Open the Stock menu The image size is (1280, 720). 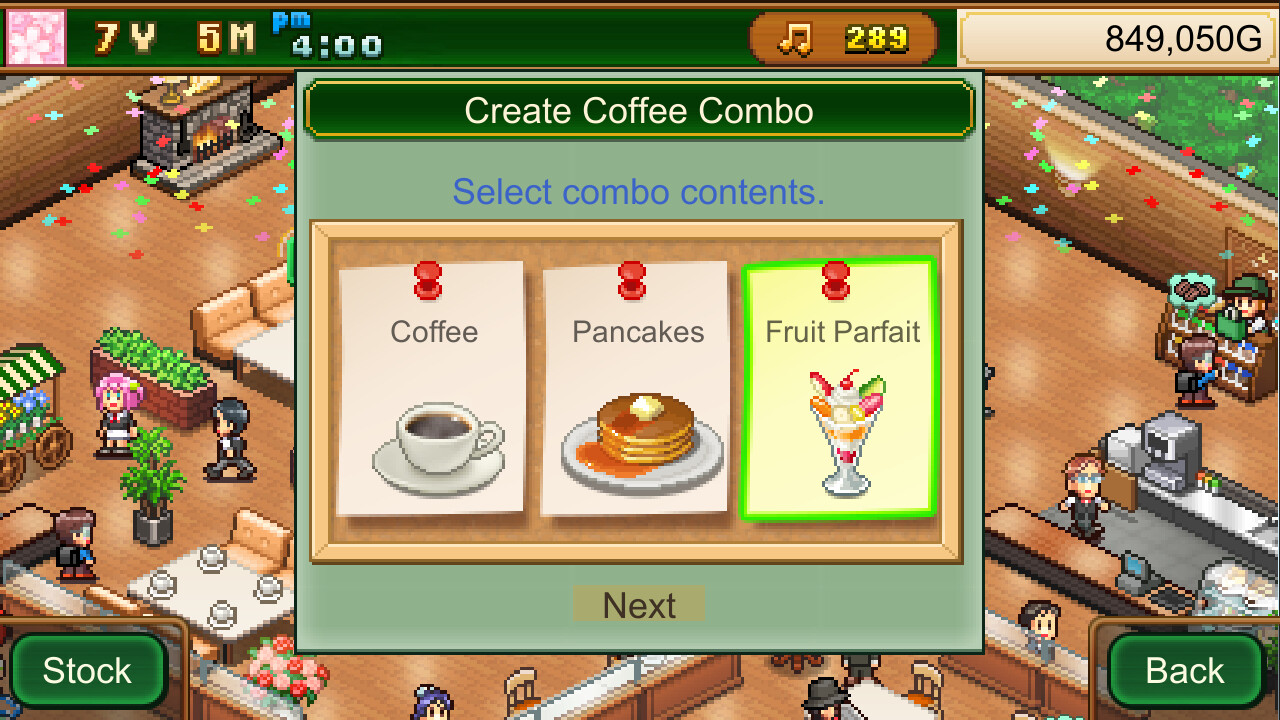pyautogui.click(x=88, y=670)
